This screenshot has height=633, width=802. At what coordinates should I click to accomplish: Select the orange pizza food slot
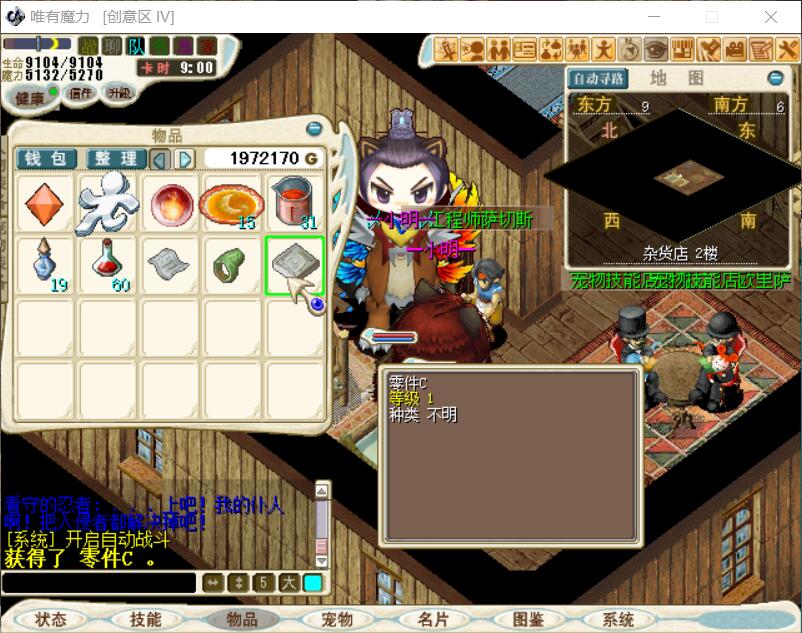(x=231, y=204)
